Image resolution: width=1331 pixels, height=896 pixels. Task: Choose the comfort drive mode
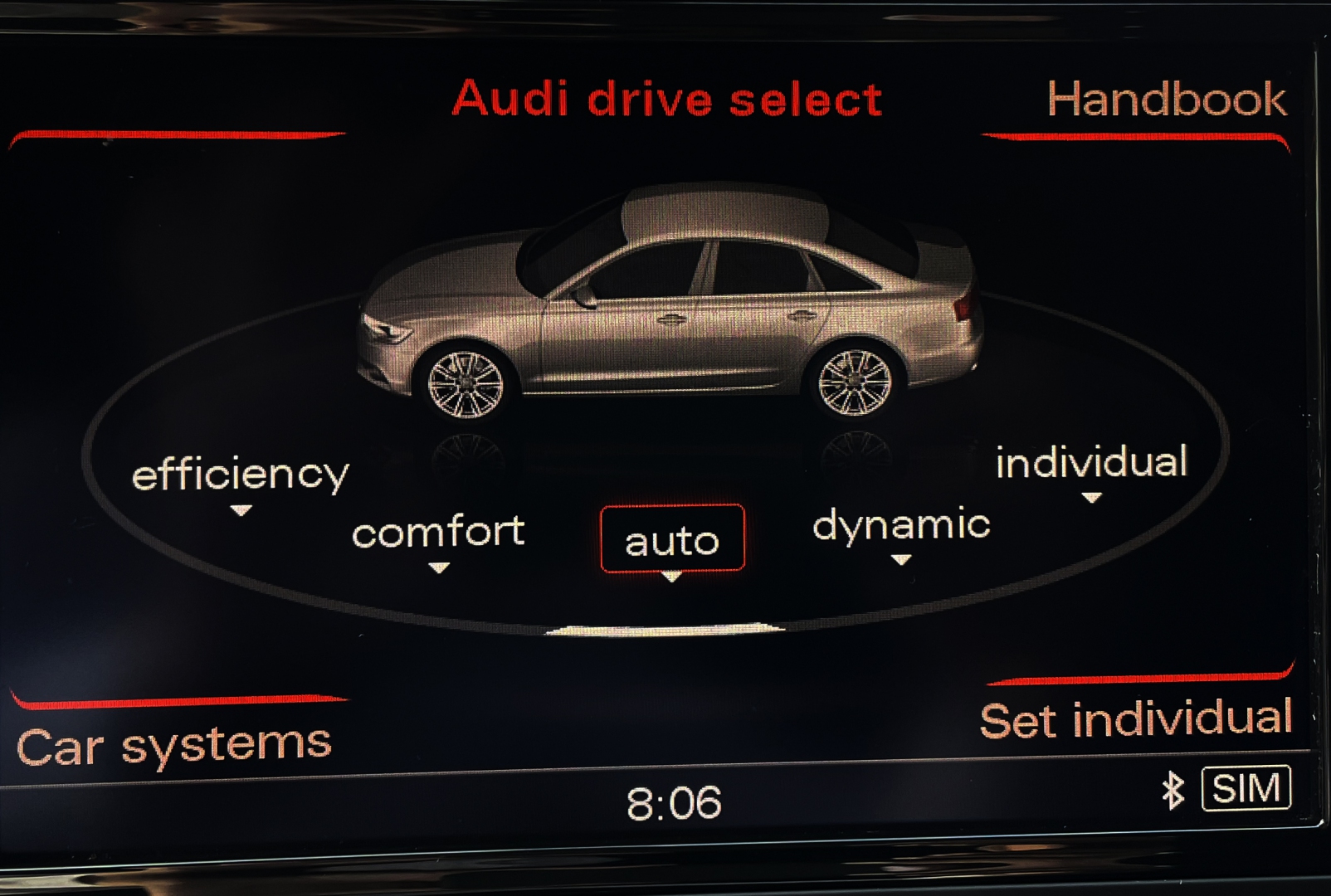[x=438, y=533]
